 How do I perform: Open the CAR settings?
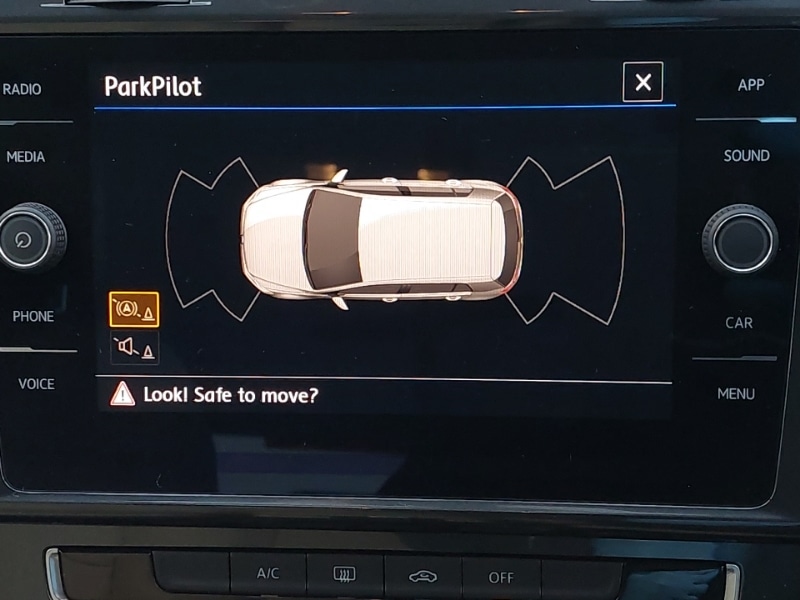tap(739, 323)
